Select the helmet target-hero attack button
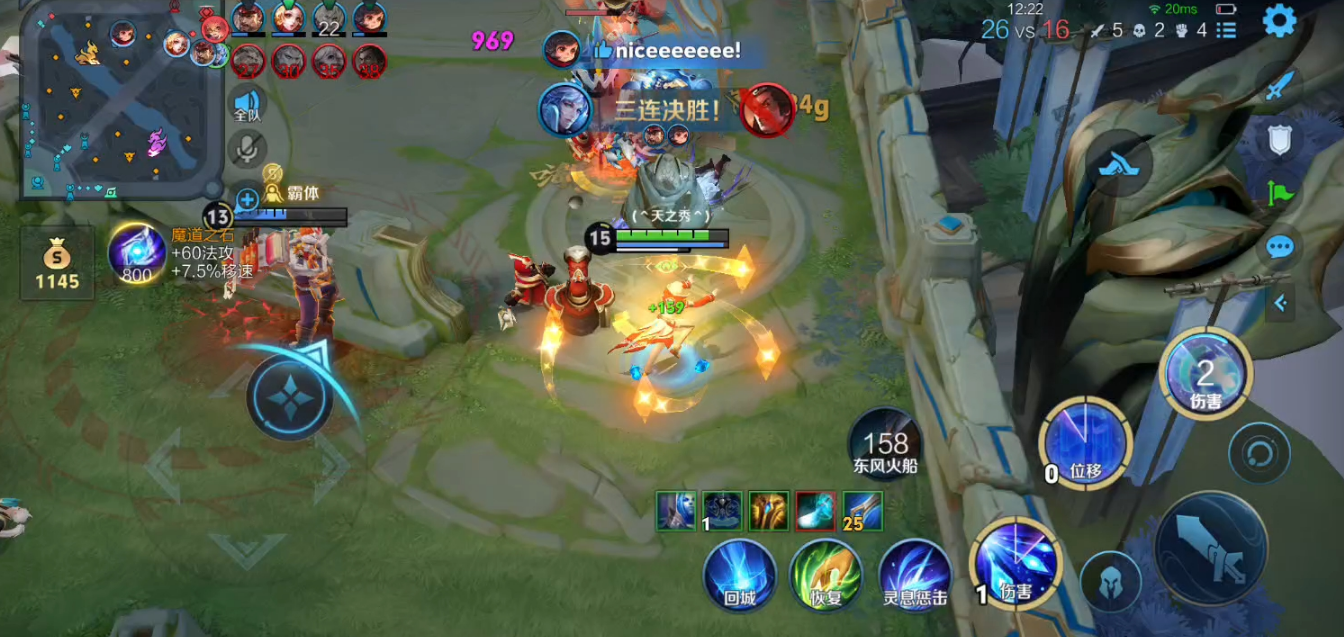The width and height of the screenshot is (1344, 637). pos(1111,581)
